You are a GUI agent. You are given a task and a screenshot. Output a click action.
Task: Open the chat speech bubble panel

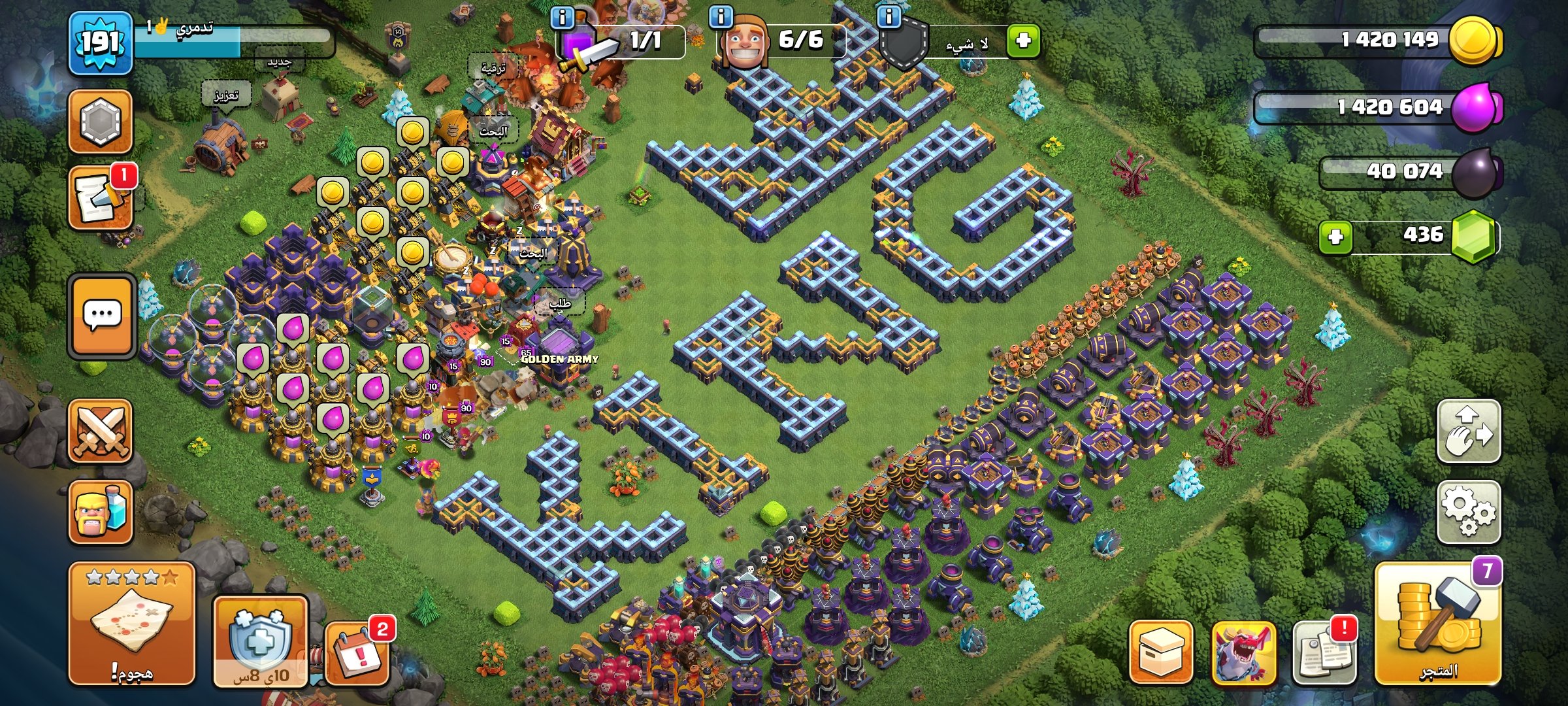101,316
